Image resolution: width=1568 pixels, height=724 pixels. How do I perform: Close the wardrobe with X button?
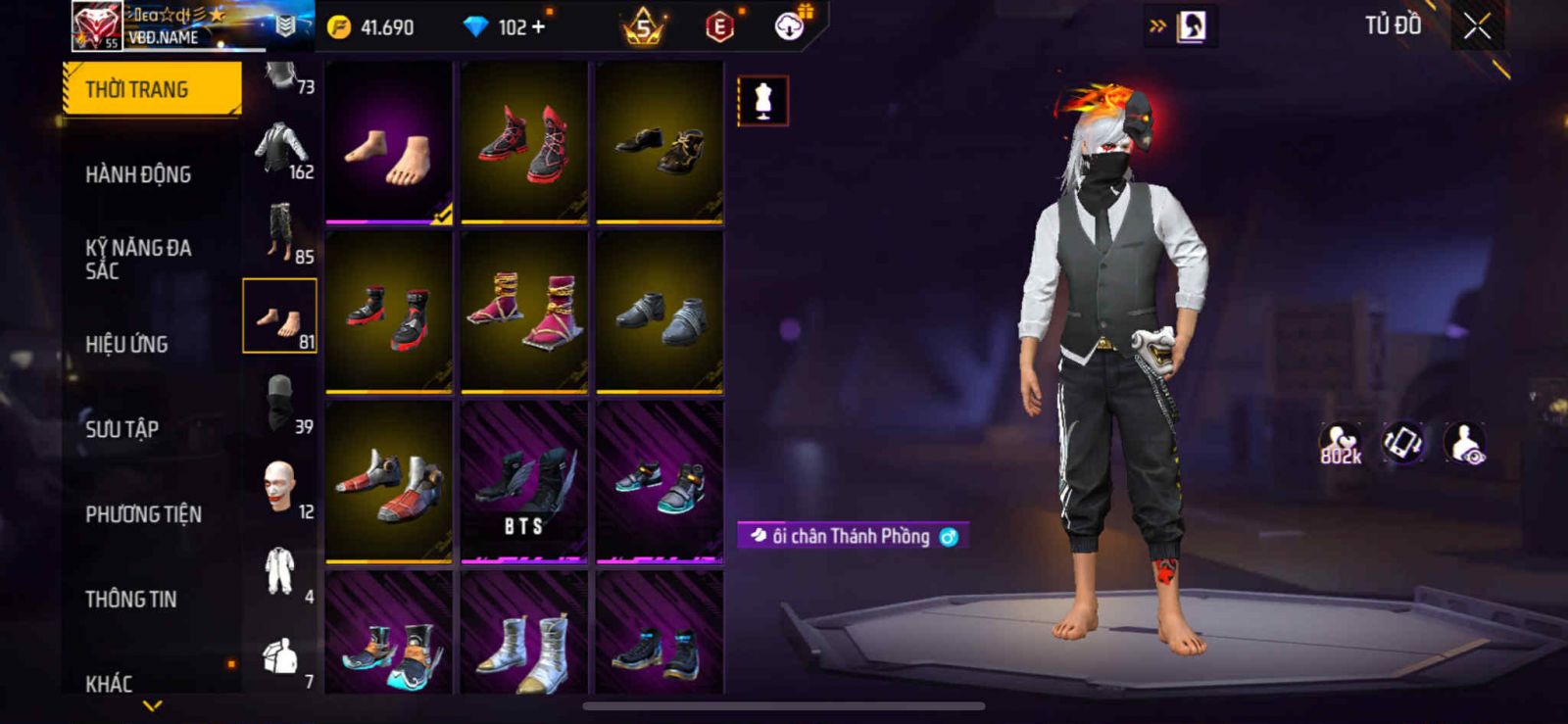point(1477,27)
